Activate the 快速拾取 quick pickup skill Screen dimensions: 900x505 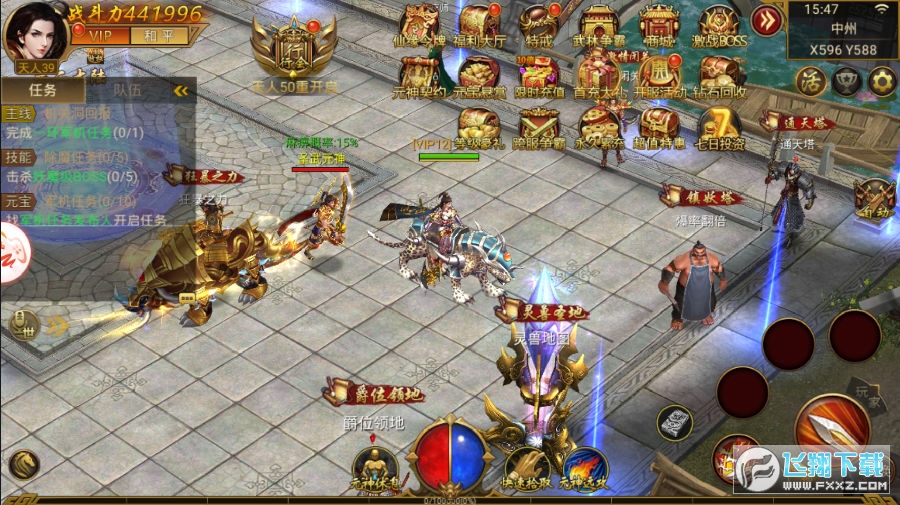pyautogui.click(x=526, y=467)
